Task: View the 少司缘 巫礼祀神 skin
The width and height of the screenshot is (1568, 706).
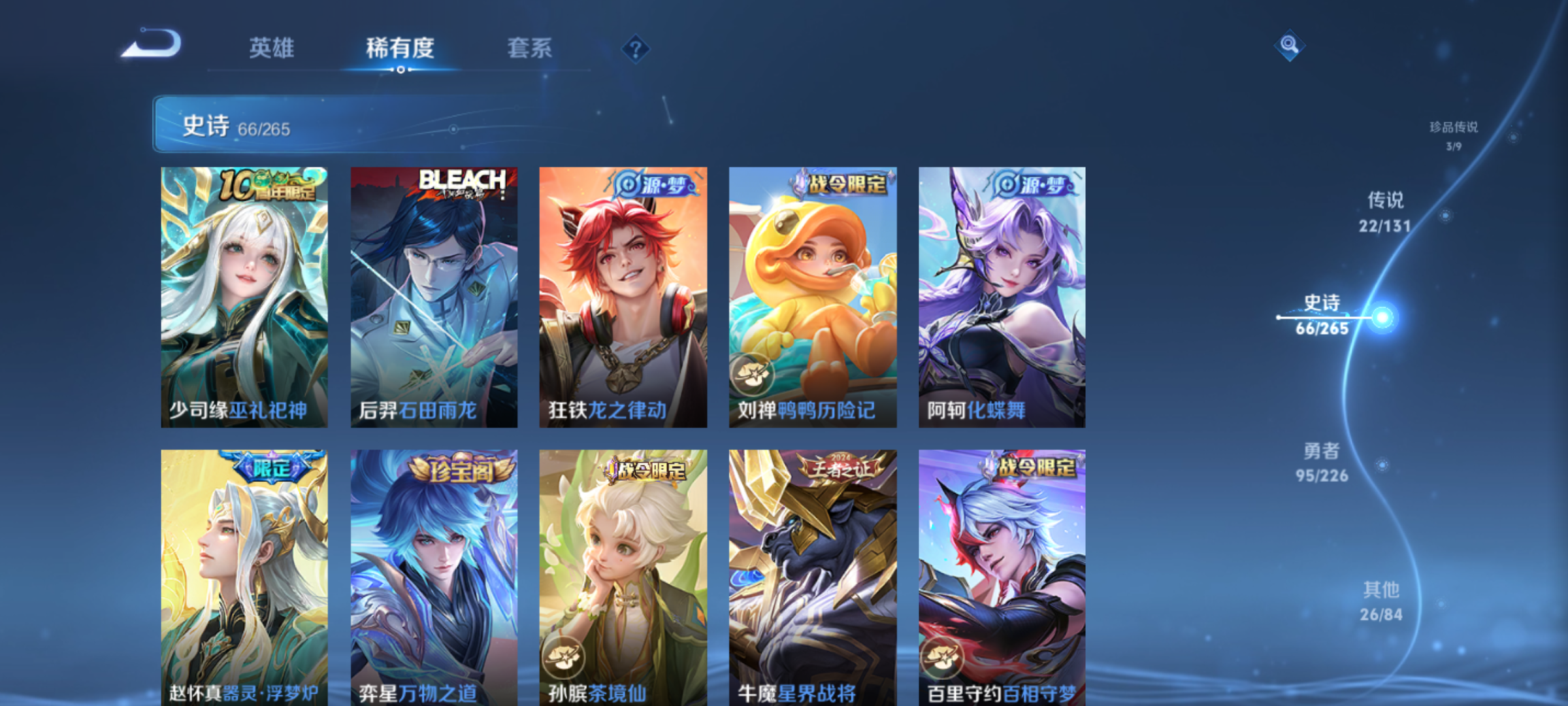Action: 244,297
